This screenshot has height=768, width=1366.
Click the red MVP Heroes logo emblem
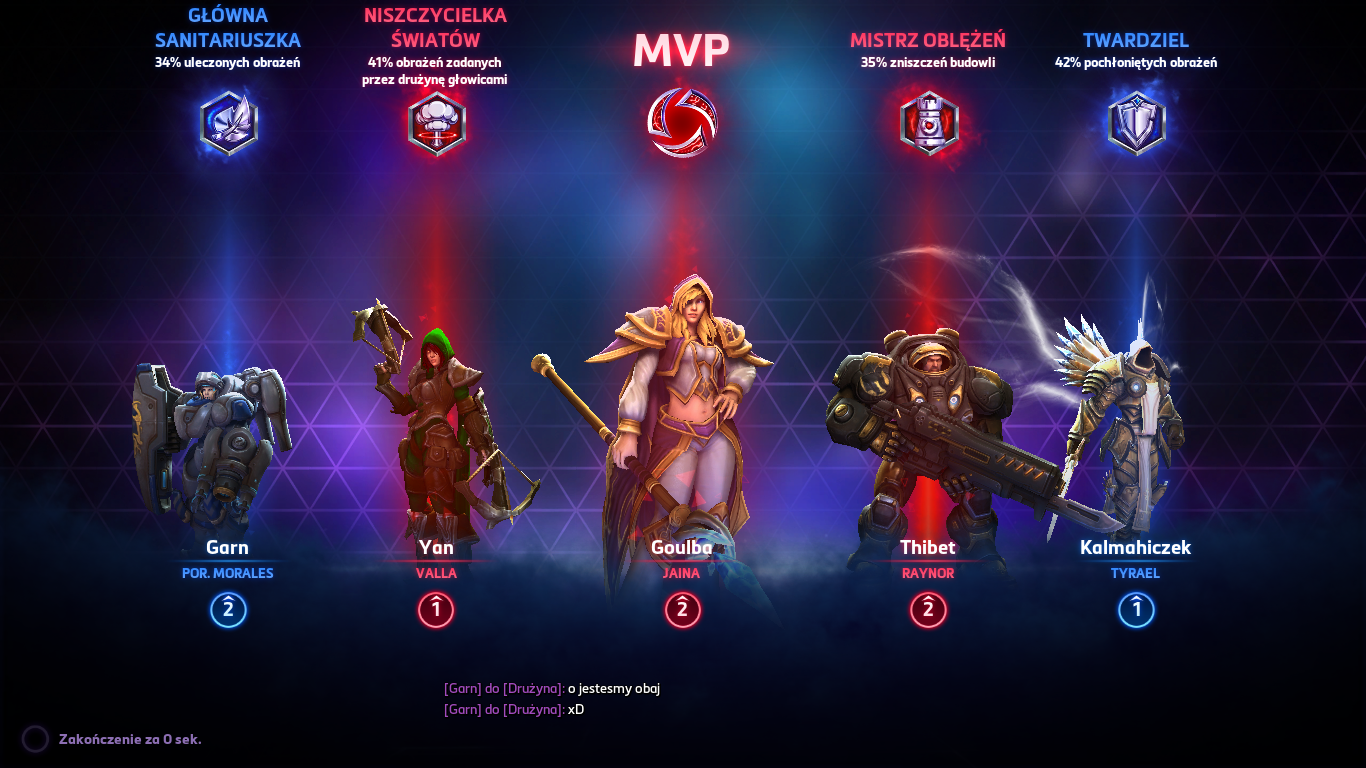pos(683,122)
